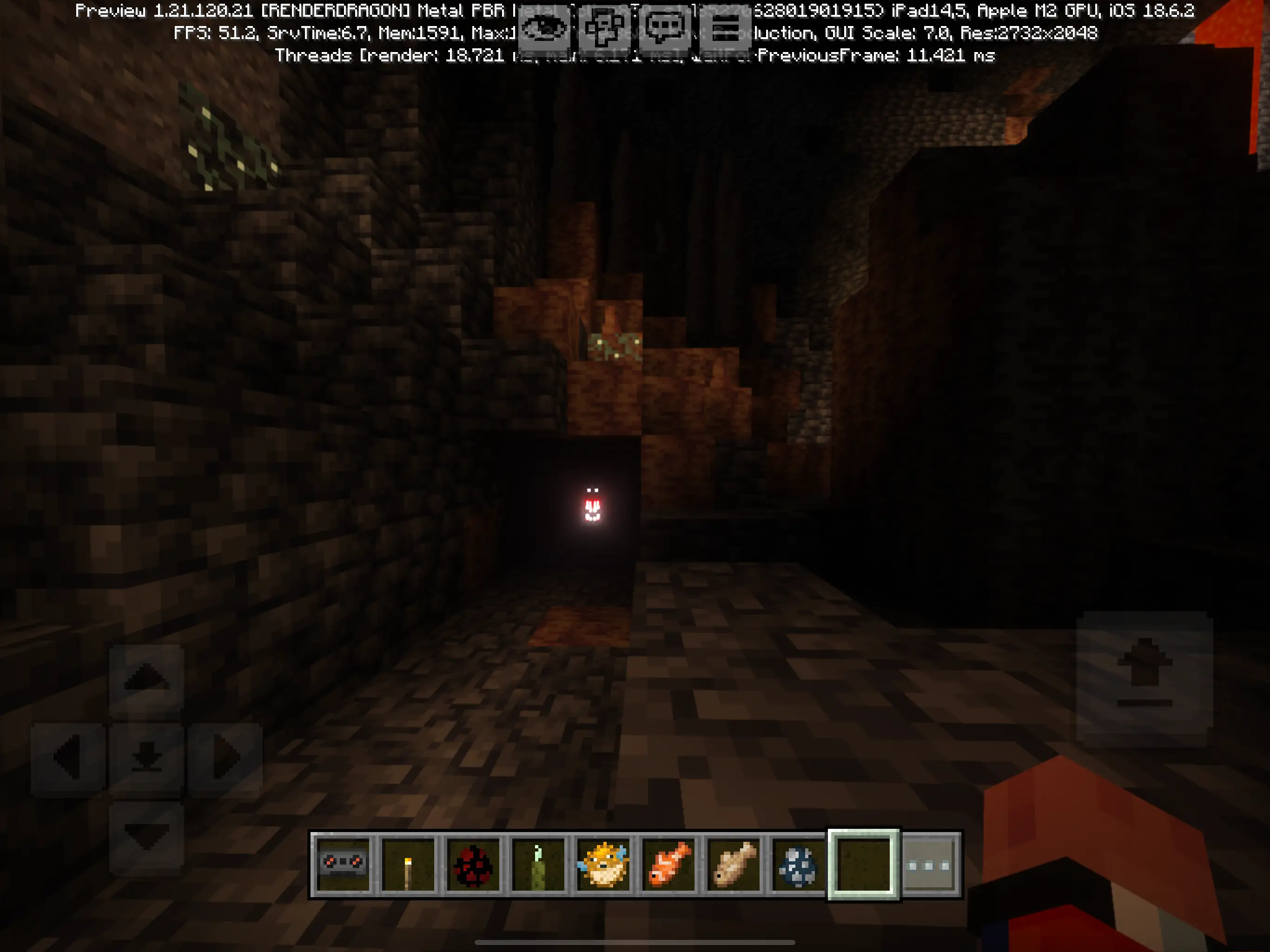Viewport: 1270px width, 952px height.
Task: Select the red and black spawn egg
Action: [473, 864]
